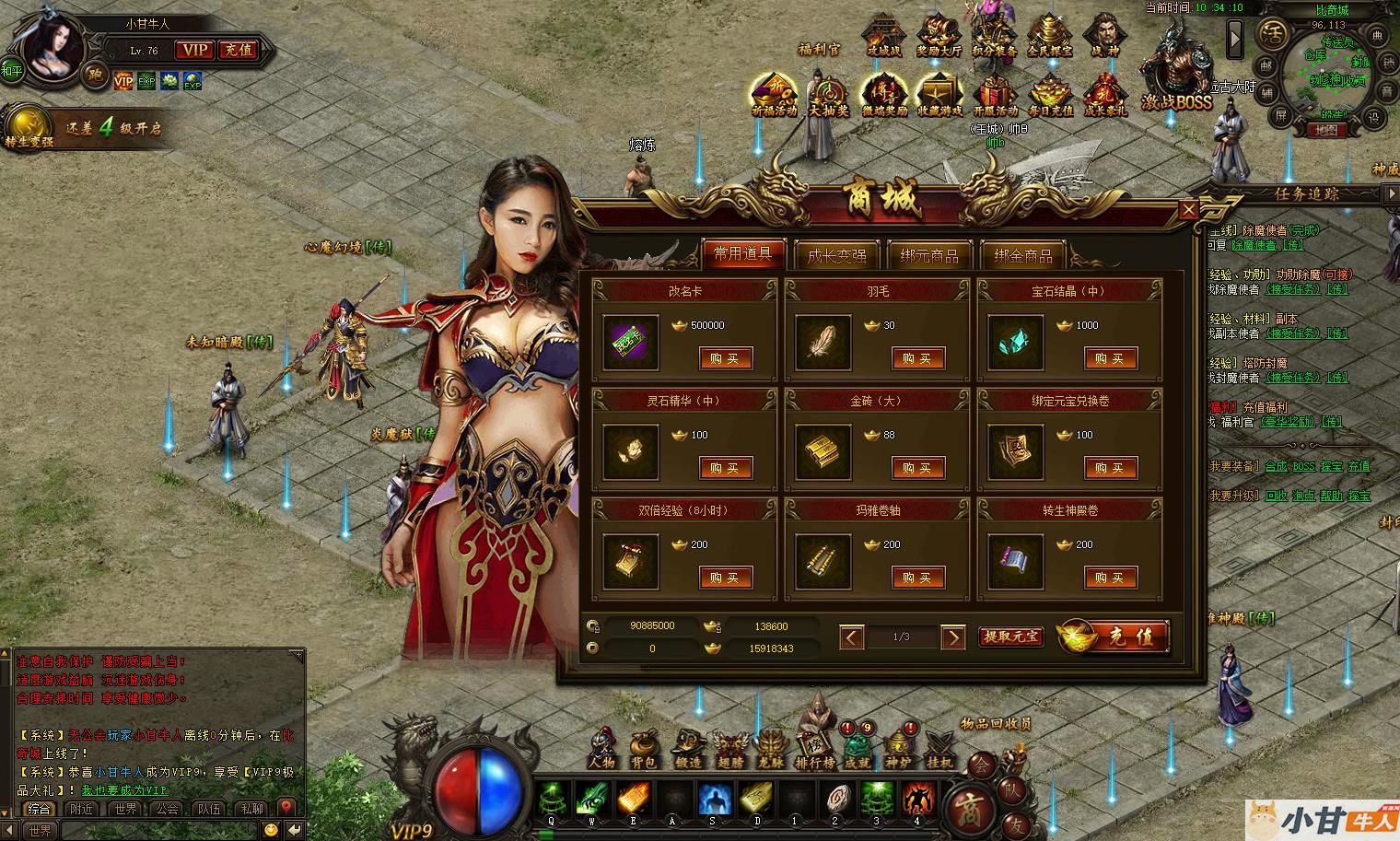Image resolution: width=1400 pixels, height=841 pixels.
Task: Purchase 金砖（大） gold brick
Action: point(917,468)
